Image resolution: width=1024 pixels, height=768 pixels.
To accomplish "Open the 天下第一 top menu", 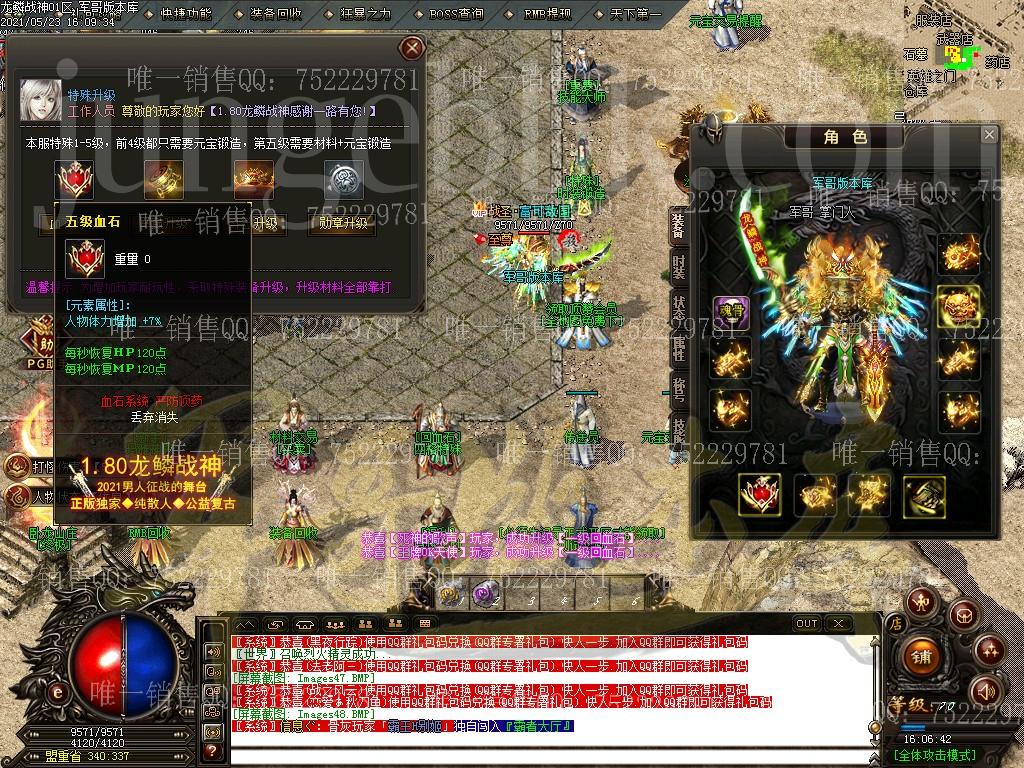I will click(636, 14).
